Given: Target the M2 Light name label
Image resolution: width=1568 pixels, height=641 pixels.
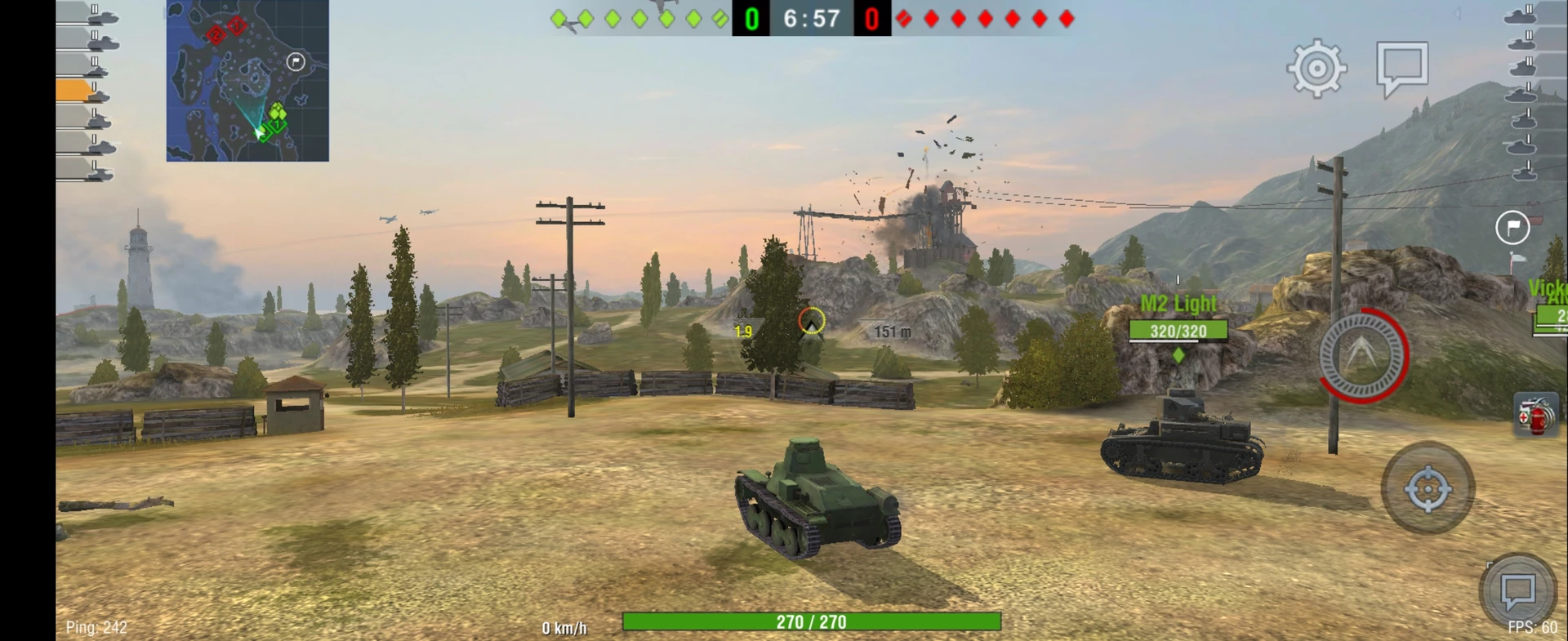Looking at the screenshot, I should (1178, 303).
